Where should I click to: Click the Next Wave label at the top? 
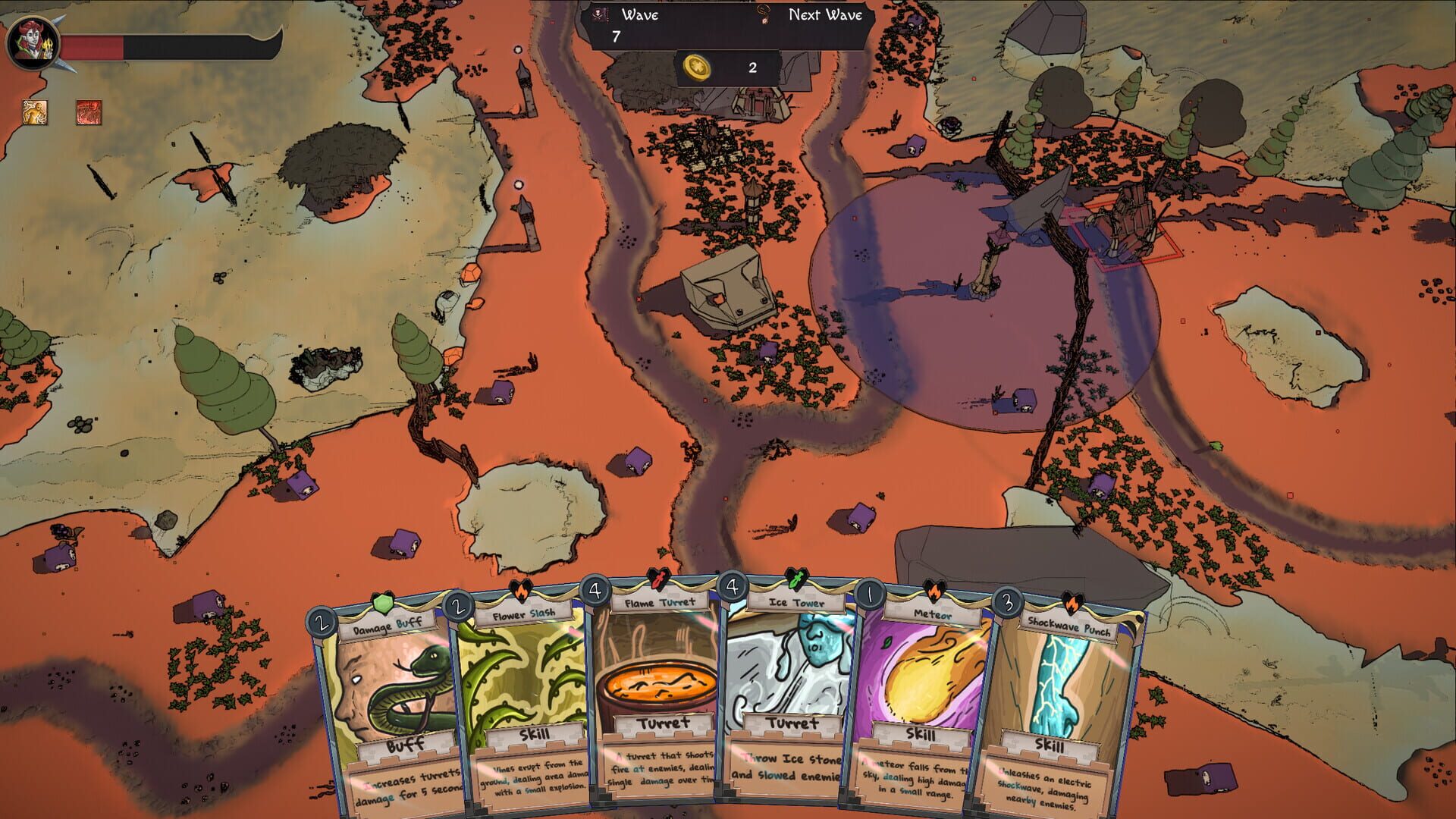click(827, 14)
